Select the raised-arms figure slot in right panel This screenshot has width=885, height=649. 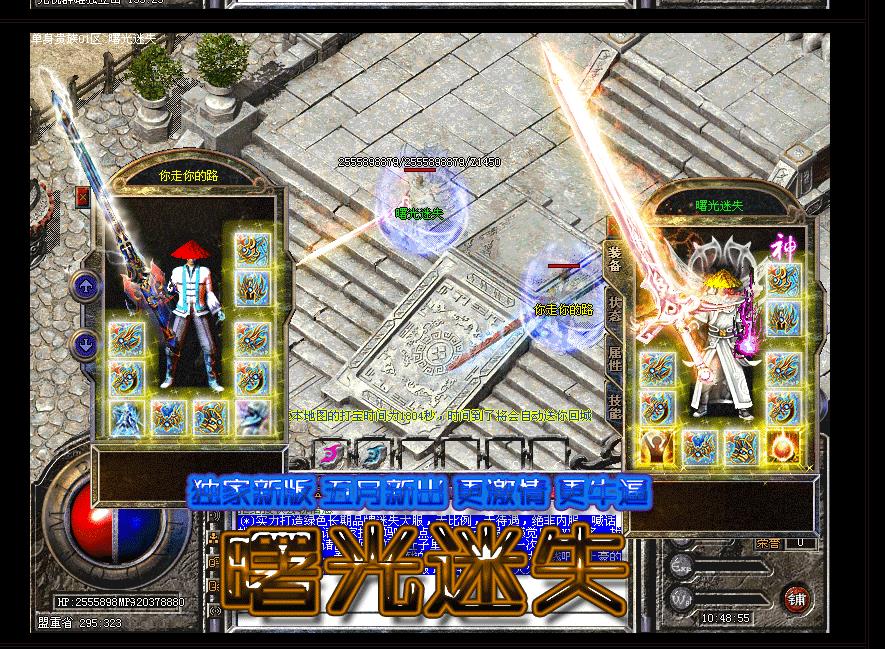[x=657, y=447]
